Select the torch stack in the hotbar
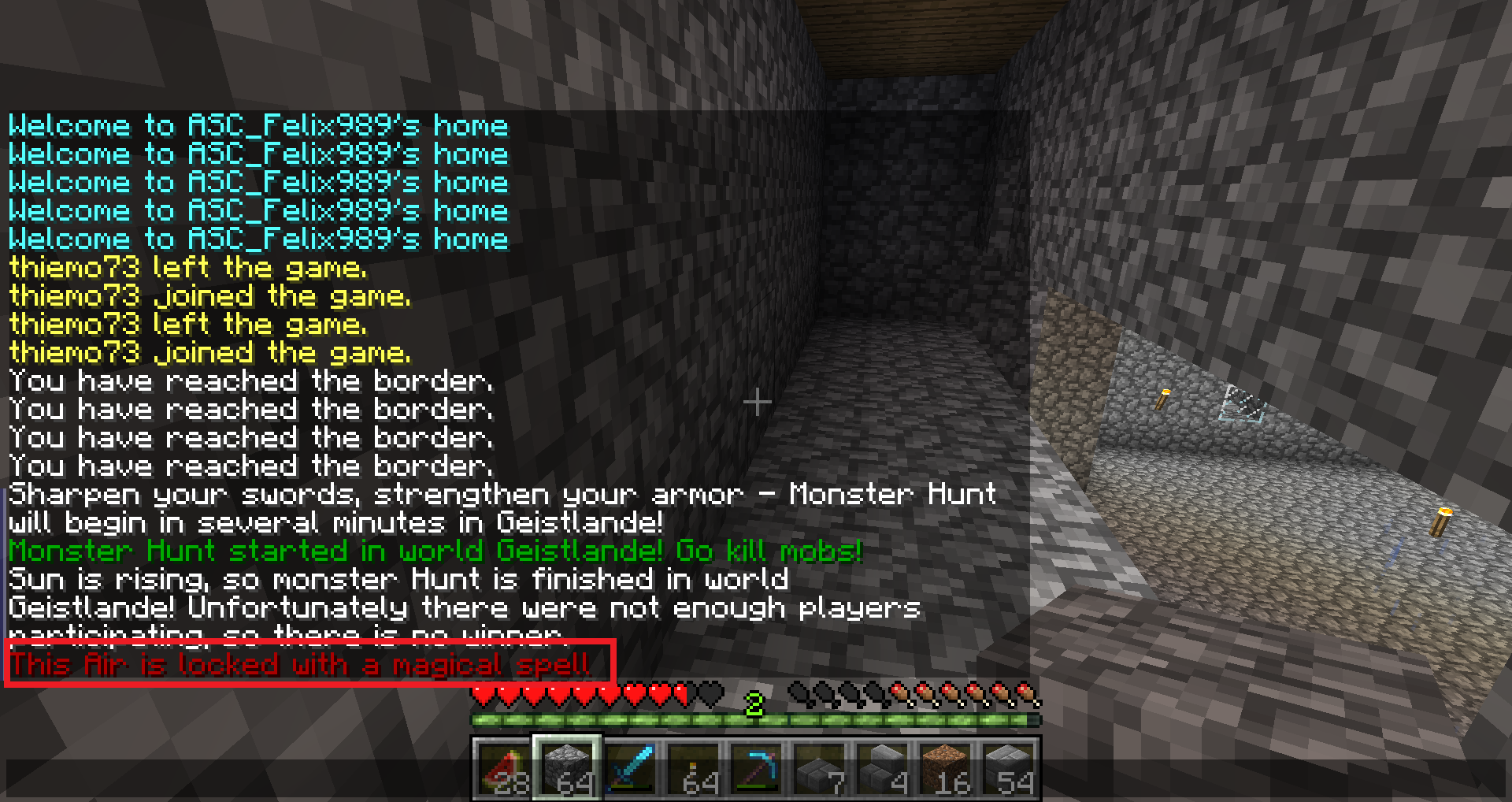The image size is (1512, 802). [x=693, y=768]
